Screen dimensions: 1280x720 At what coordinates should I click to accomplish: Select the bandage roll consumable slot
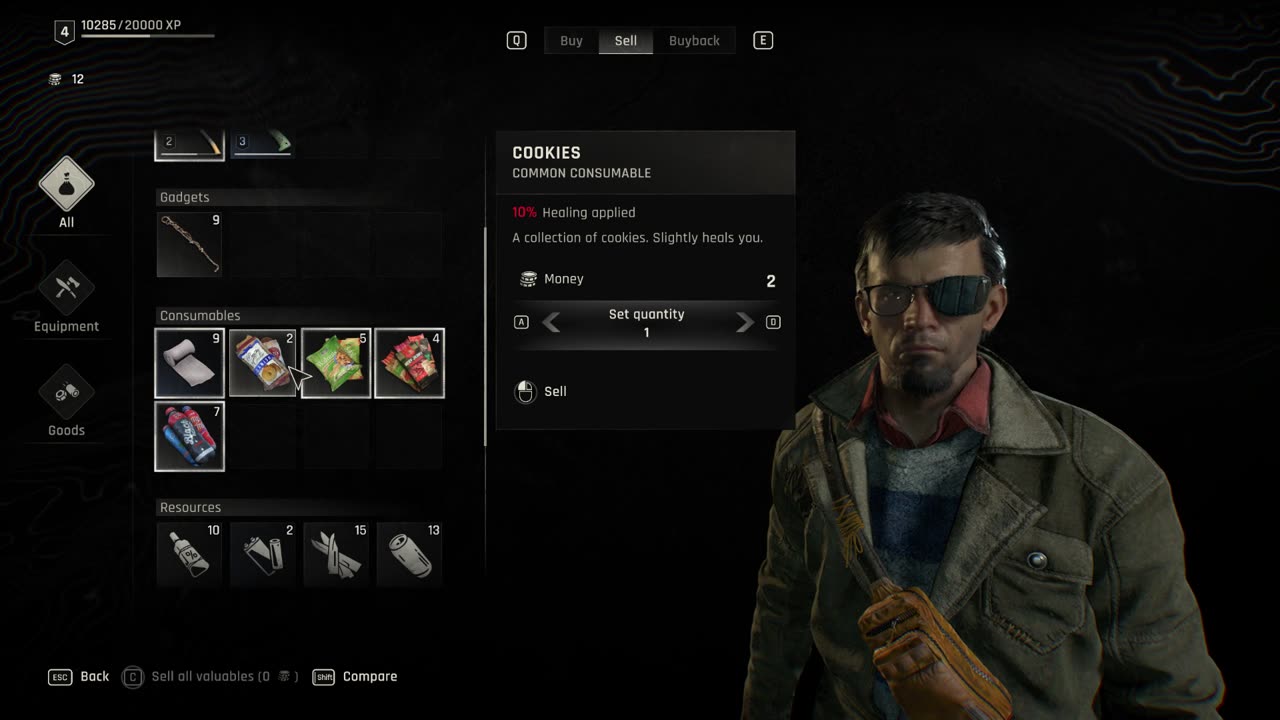click(190, 363)
